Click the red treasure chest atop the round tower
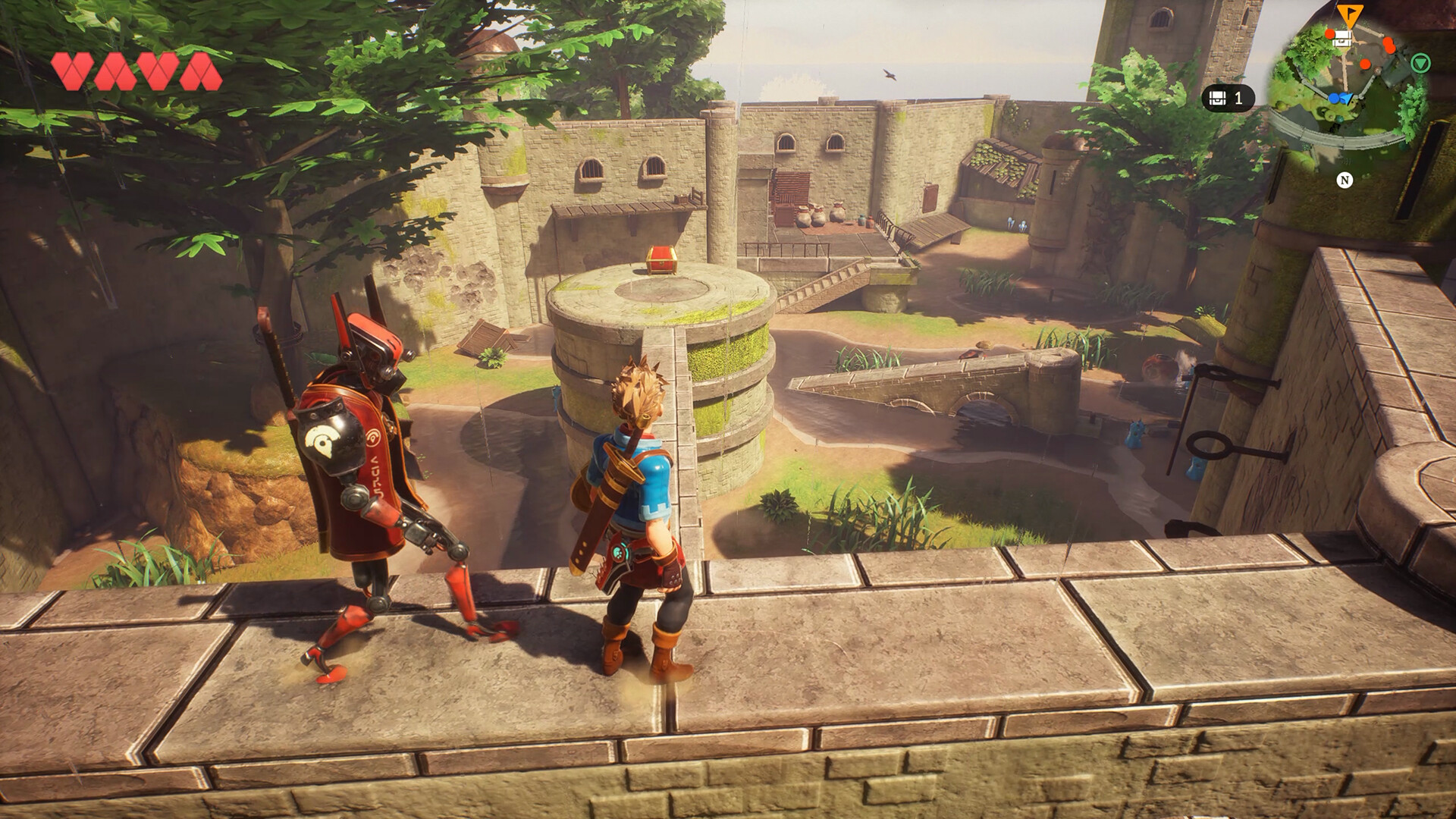 coord(662,259)
